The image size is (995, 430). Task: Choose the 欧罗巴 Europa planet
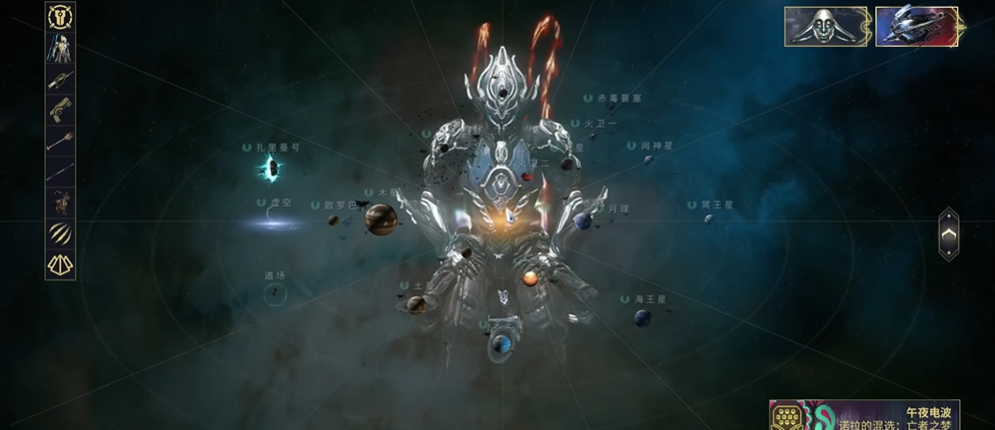(334, 220)
